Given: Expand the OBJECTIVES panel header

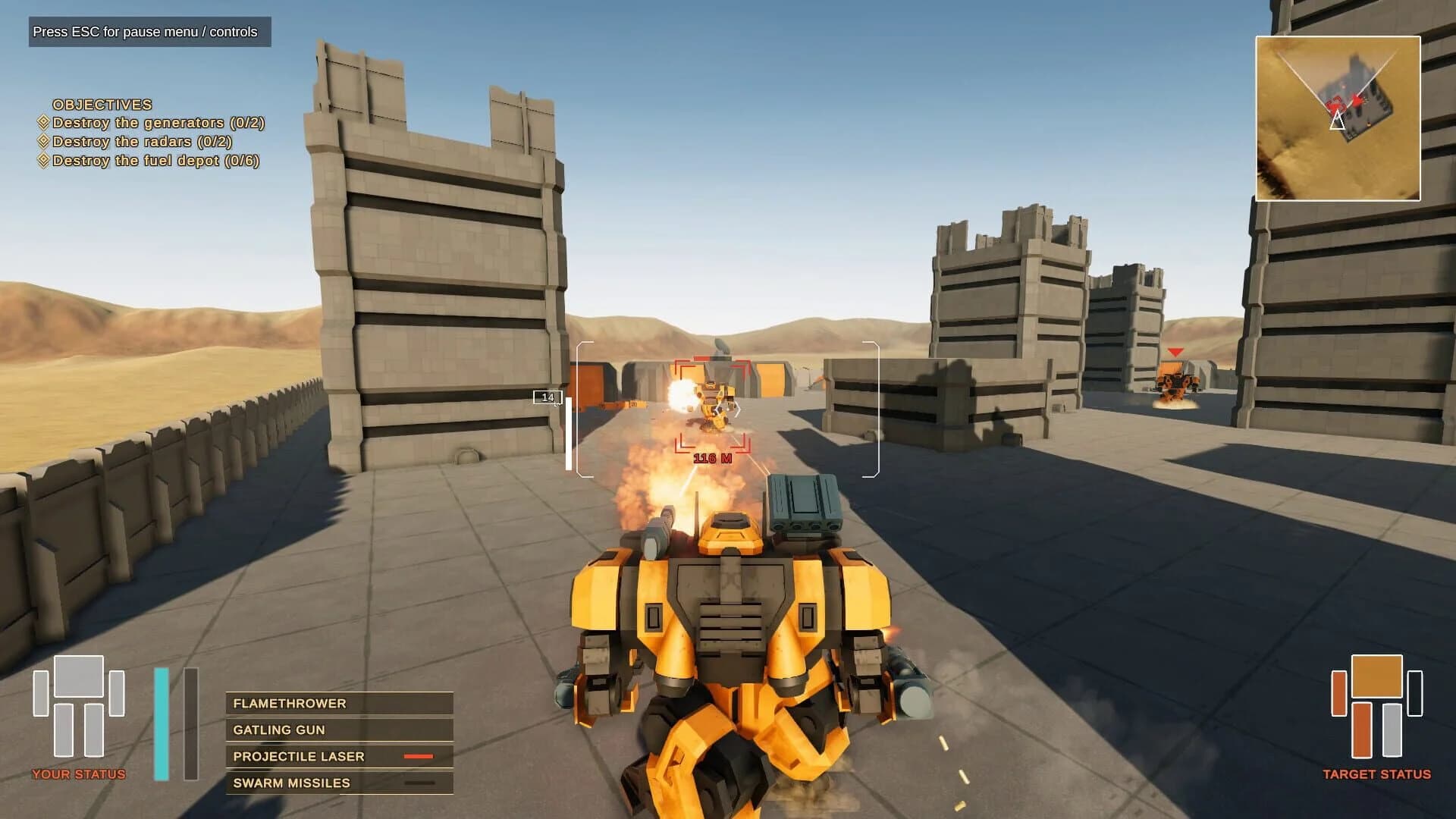Looking at the screenshot, I should coord(102,104).
